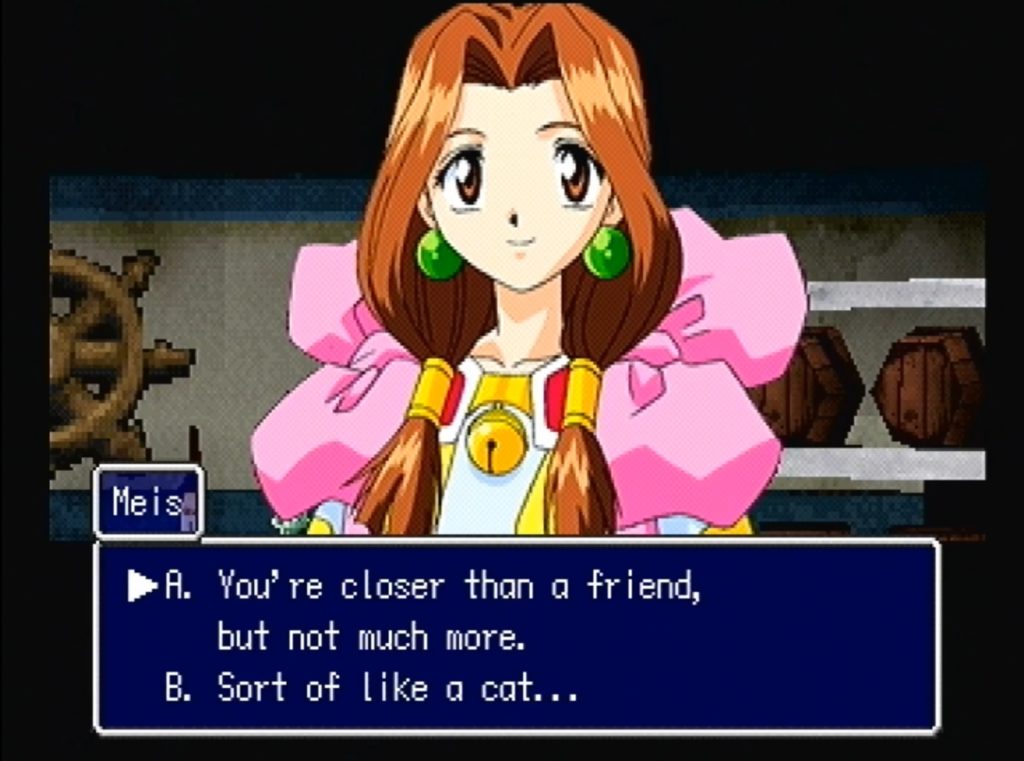Select reply B "Sort of like a cat..."
Viewport: 1024px width, 761px height.
point(372,689)
